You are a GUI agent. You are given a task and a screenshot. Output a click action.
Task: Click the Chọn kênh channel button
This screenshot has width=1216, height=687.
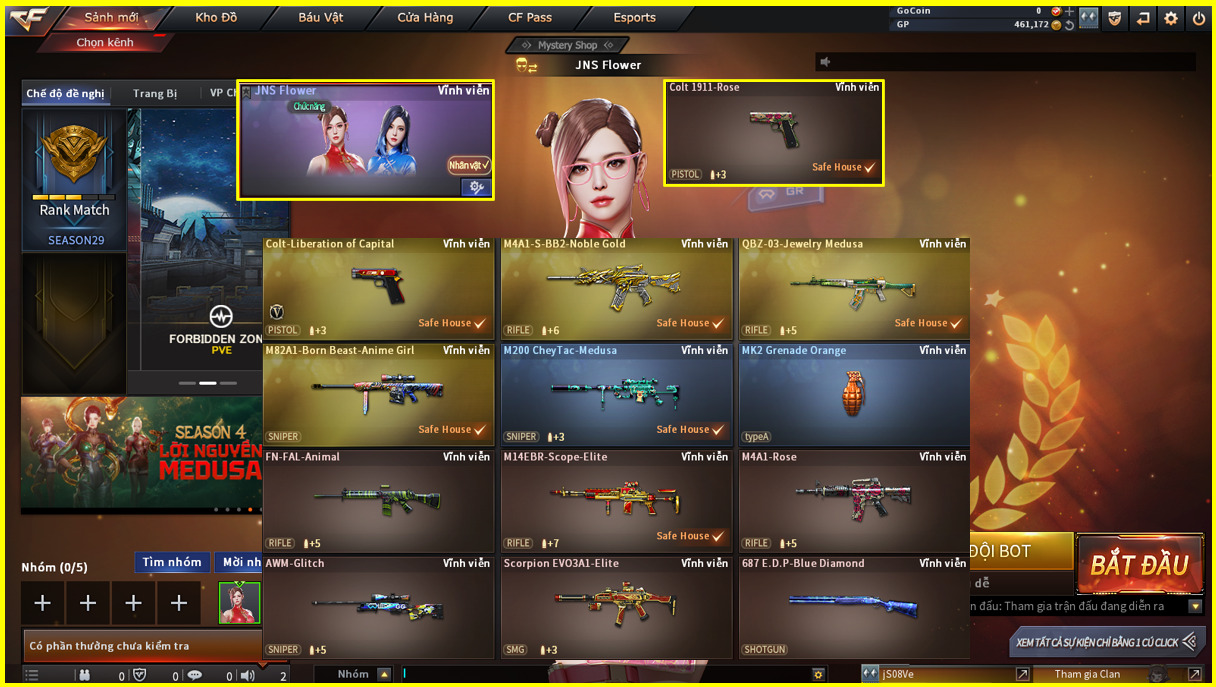pyautogui.click(x=105, y=43)
